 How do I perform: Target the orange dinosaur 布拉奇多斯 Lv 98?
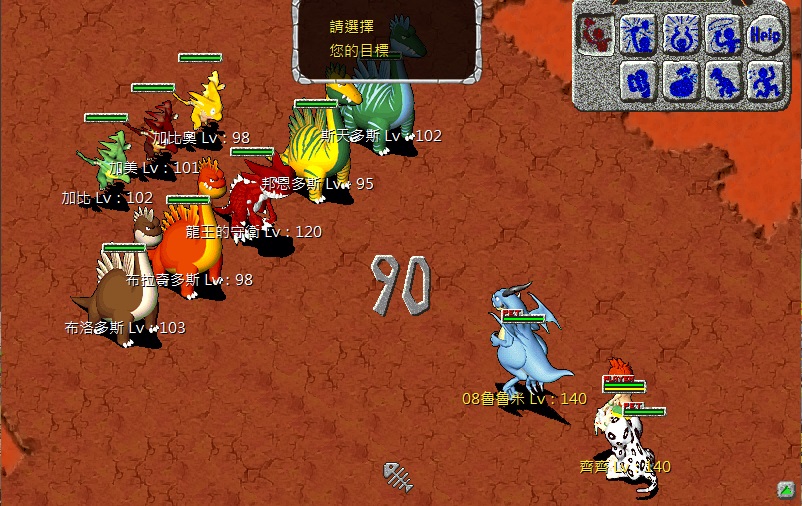(x=188, y=245)
